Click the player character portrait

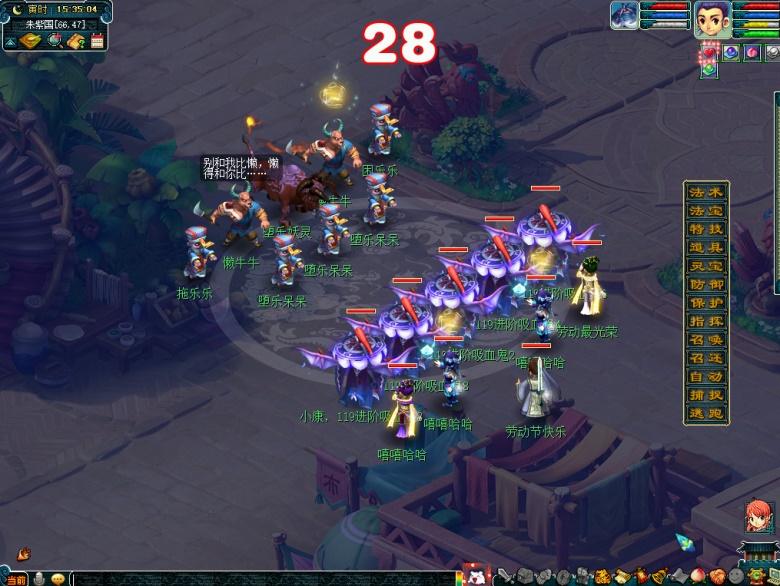pyautogui.click(x=712, y=18)
